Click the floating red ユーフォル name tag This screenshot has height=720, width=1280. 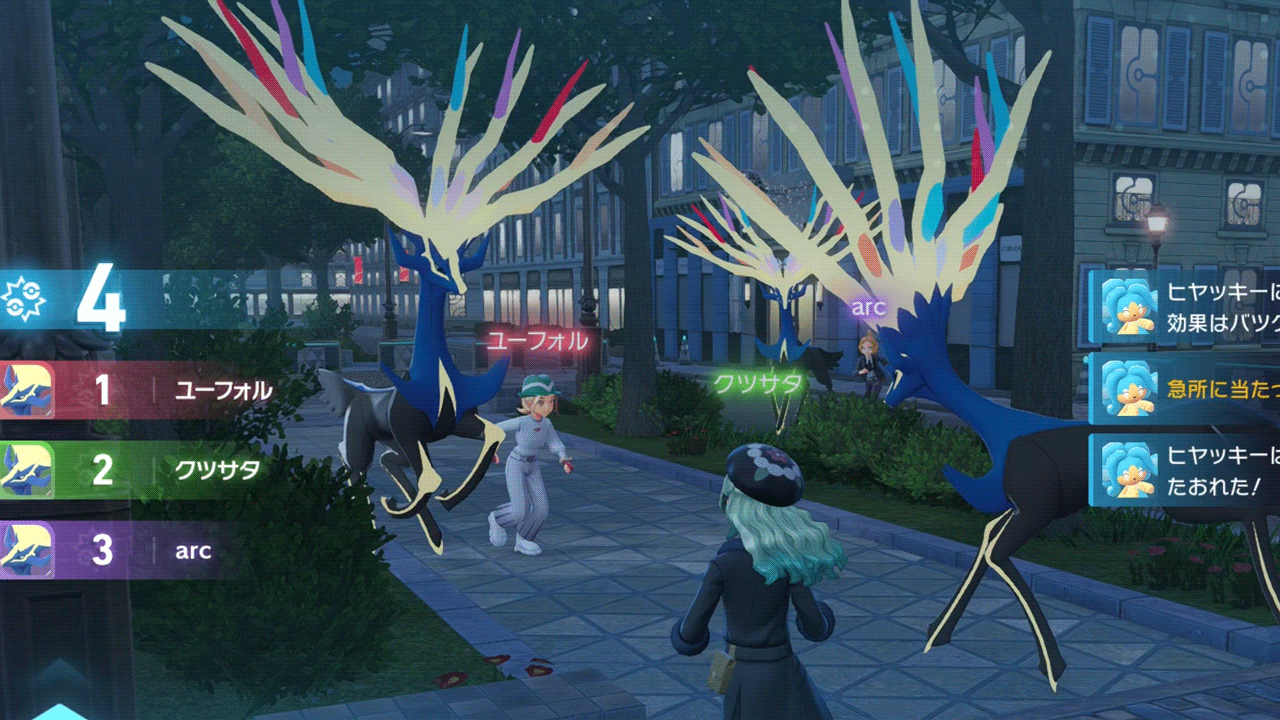(537, 341)
